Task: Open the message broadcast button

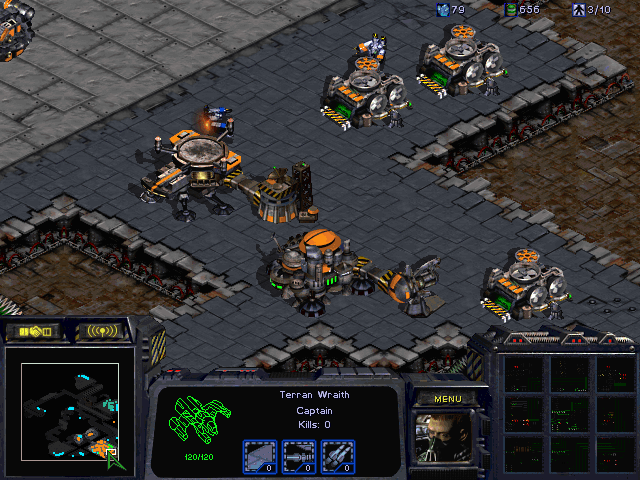Action: 103,331
